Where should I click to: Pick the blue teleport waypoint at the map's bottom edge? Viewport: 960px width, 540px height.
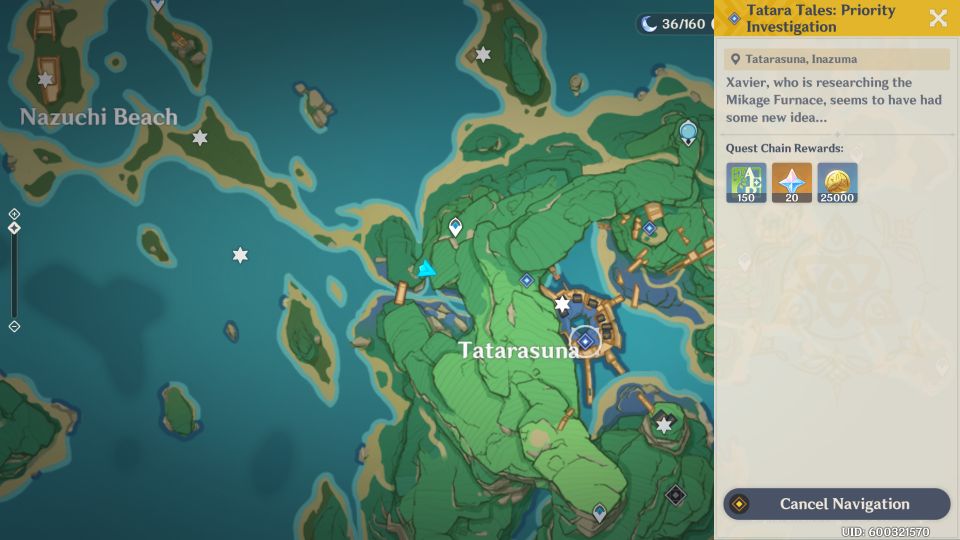coord(599,513)
